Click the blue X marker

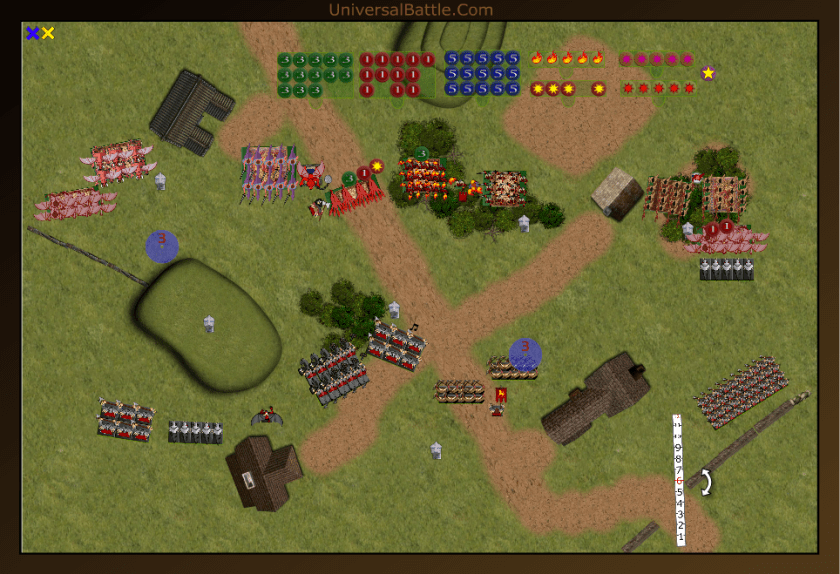(33, 33)
